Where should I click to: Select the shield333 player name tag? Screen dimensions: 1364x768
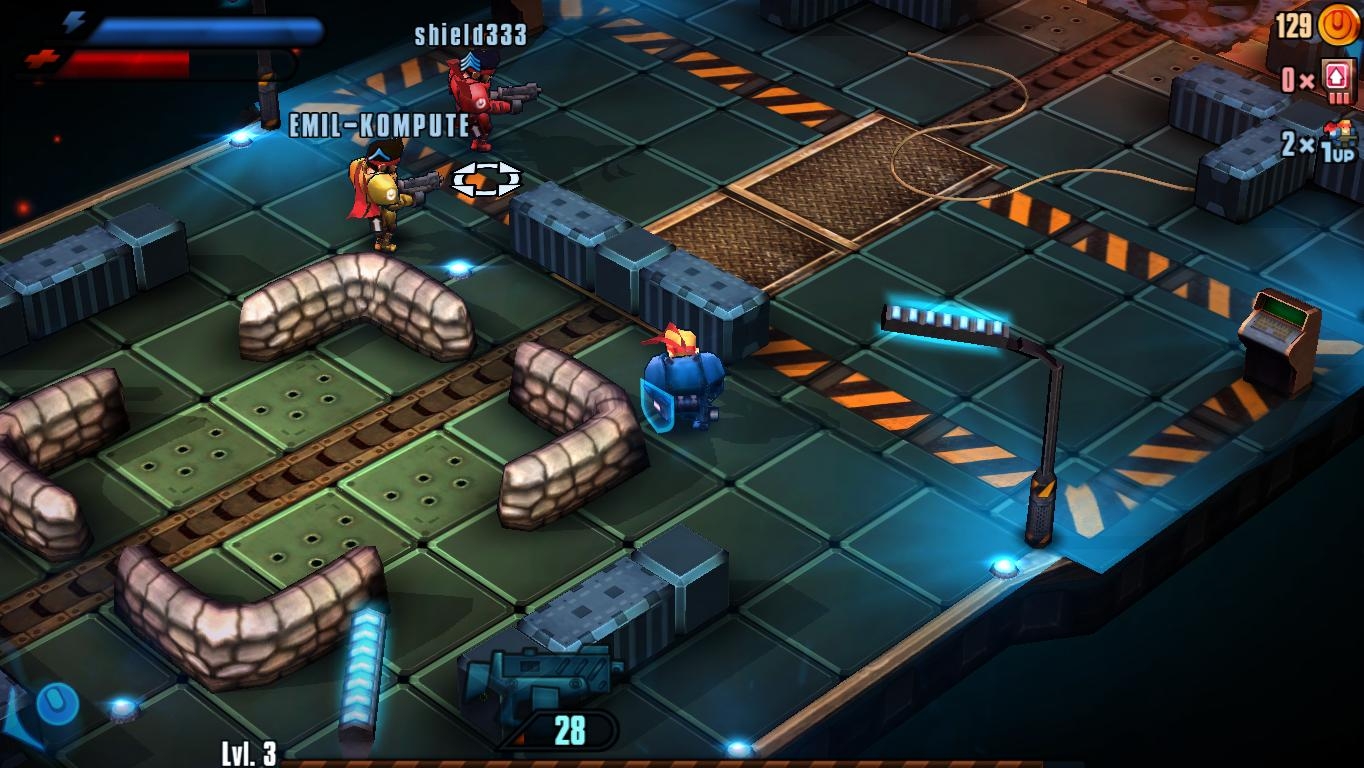coord(470,35)
